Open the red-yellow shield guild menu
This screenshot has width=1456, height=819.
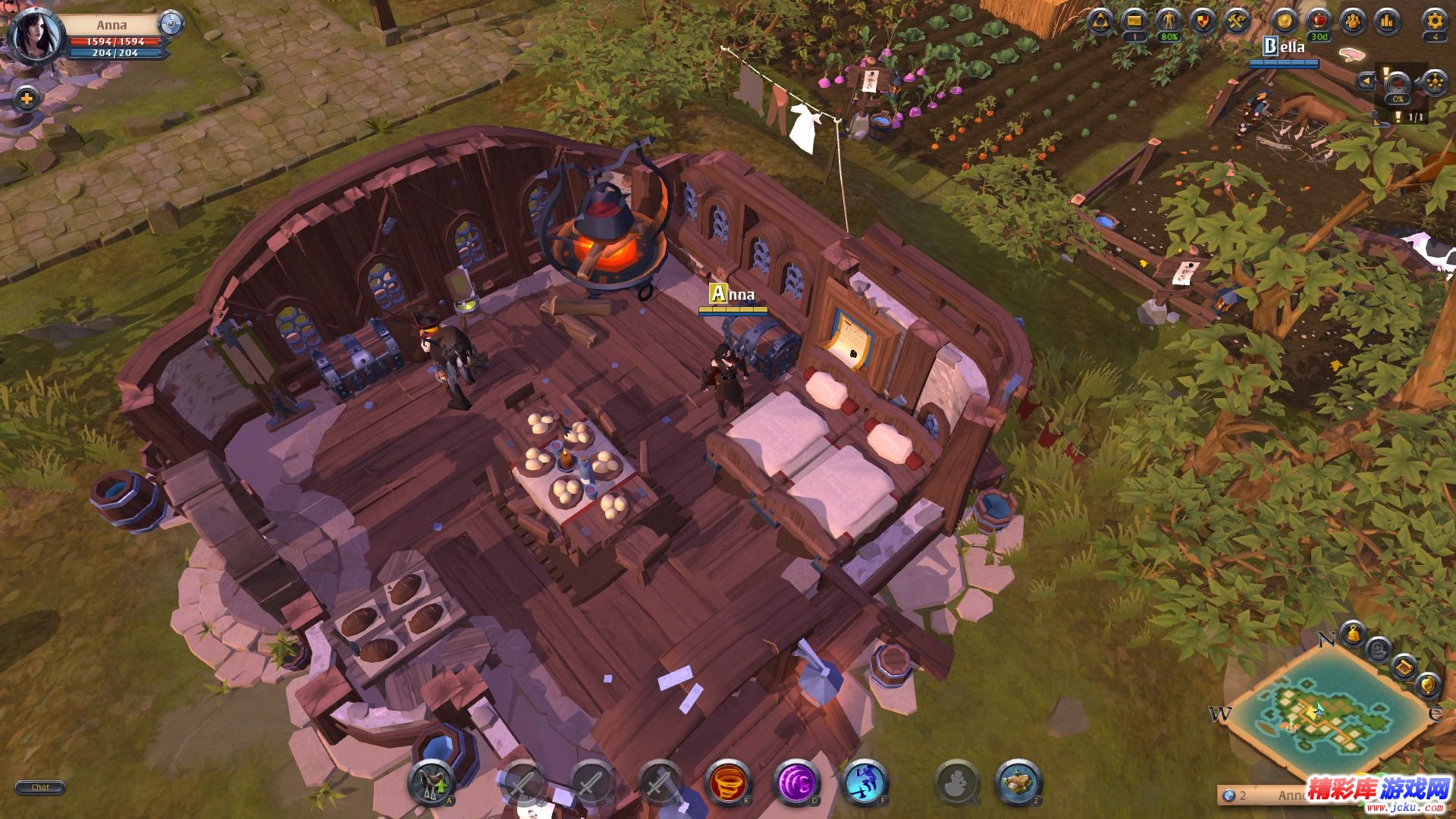1203,21
